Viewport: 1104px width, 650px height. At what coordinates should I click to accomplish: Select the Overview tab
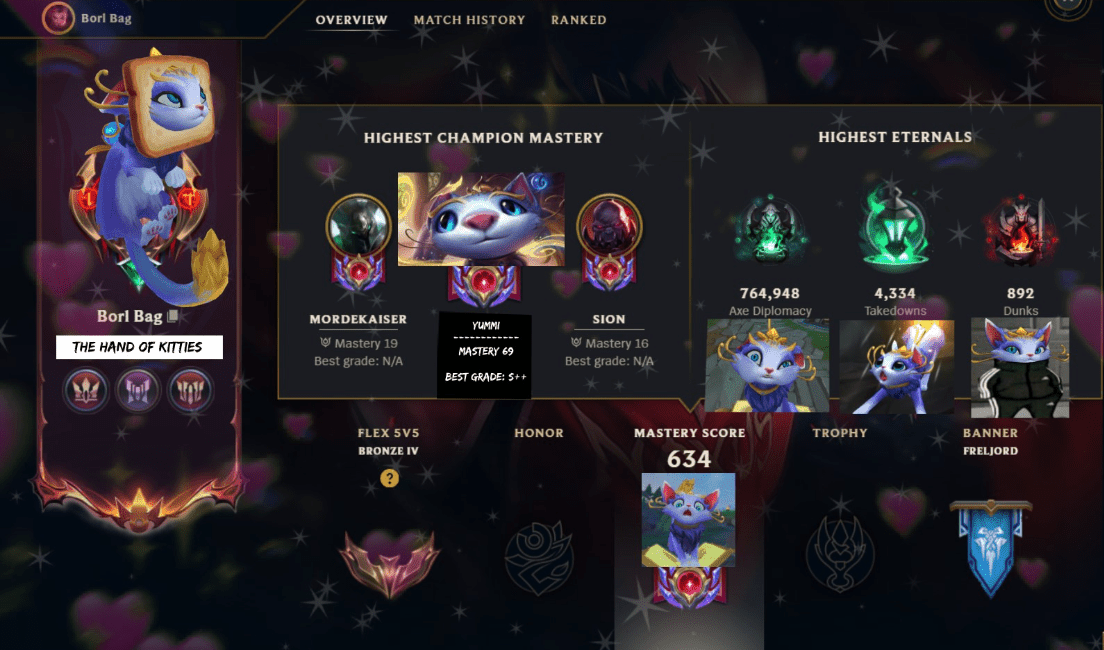(x=351, y=20)
